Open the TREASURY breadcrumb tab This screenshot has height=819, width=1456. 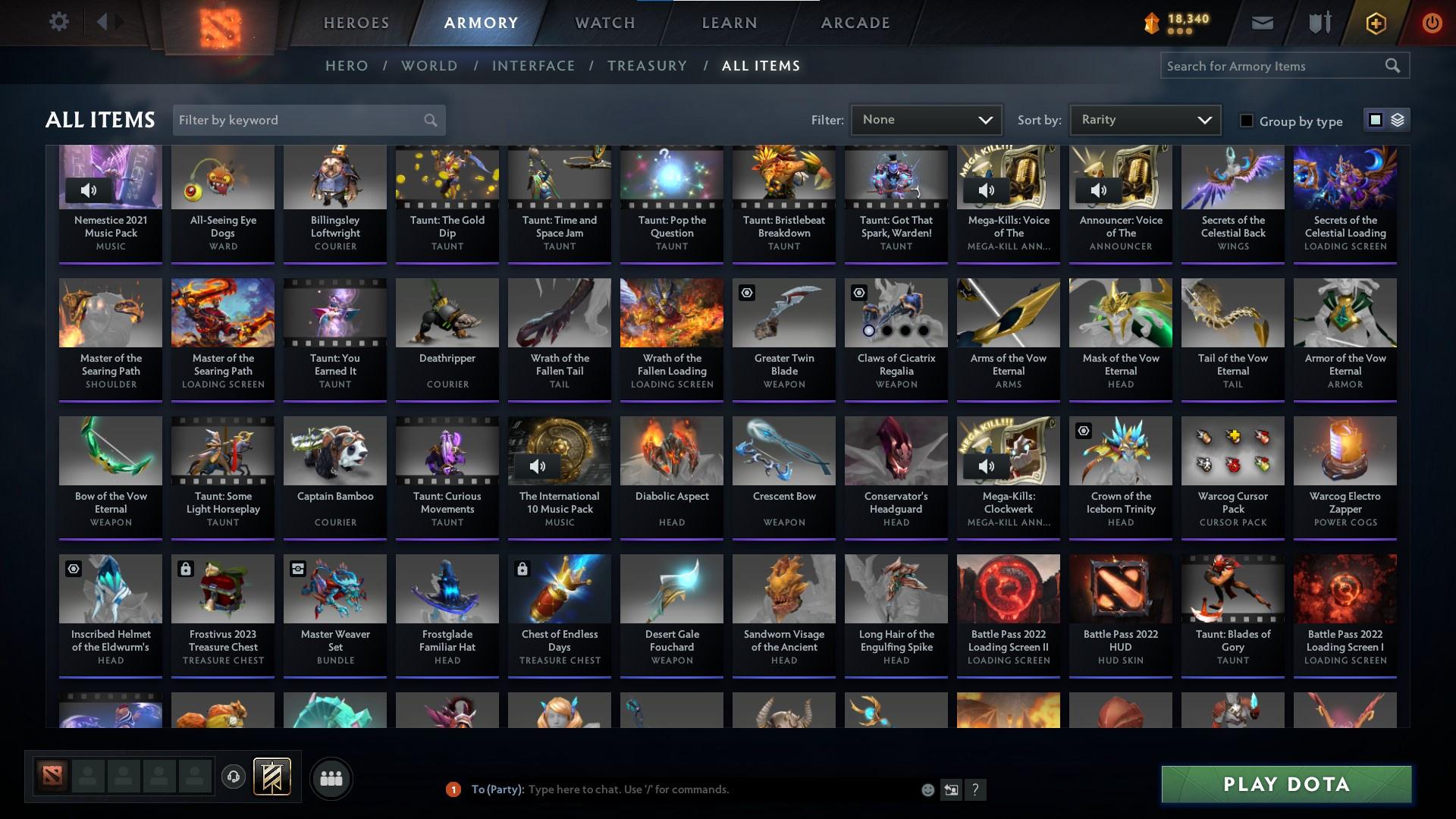[x=647, y=65]
